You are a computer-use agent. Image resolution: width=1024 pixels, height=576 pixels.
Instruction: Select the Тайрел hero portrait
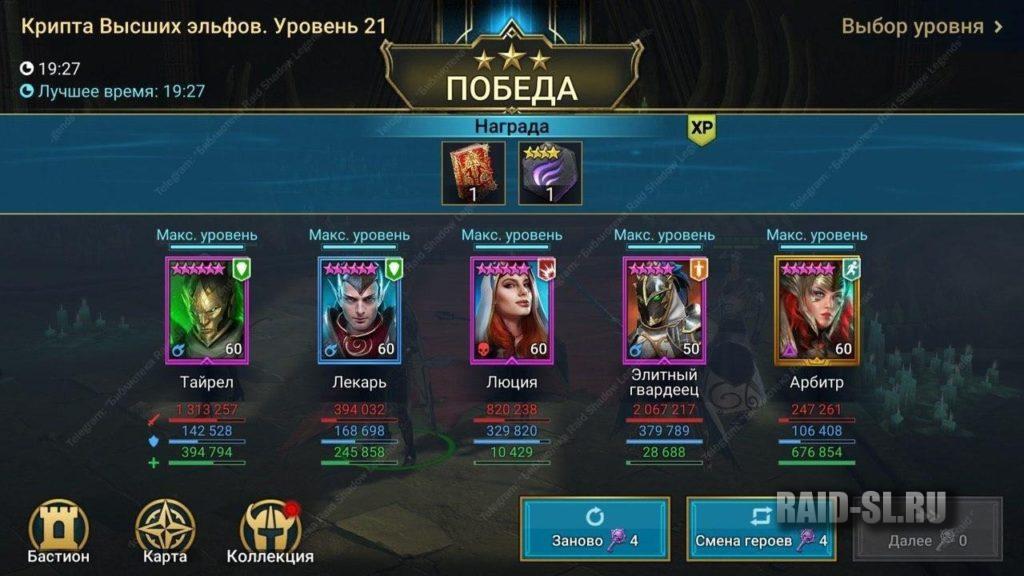click(x=207, y=309)
